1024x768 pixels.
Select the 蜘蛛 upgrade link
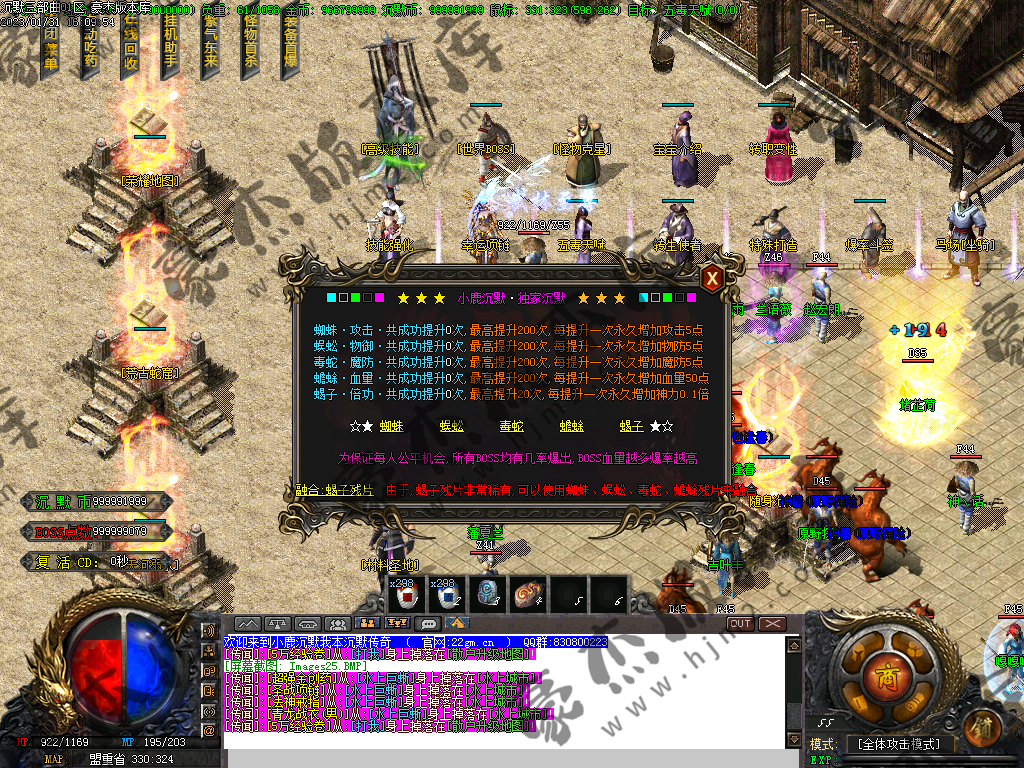[x=391, y=425]
